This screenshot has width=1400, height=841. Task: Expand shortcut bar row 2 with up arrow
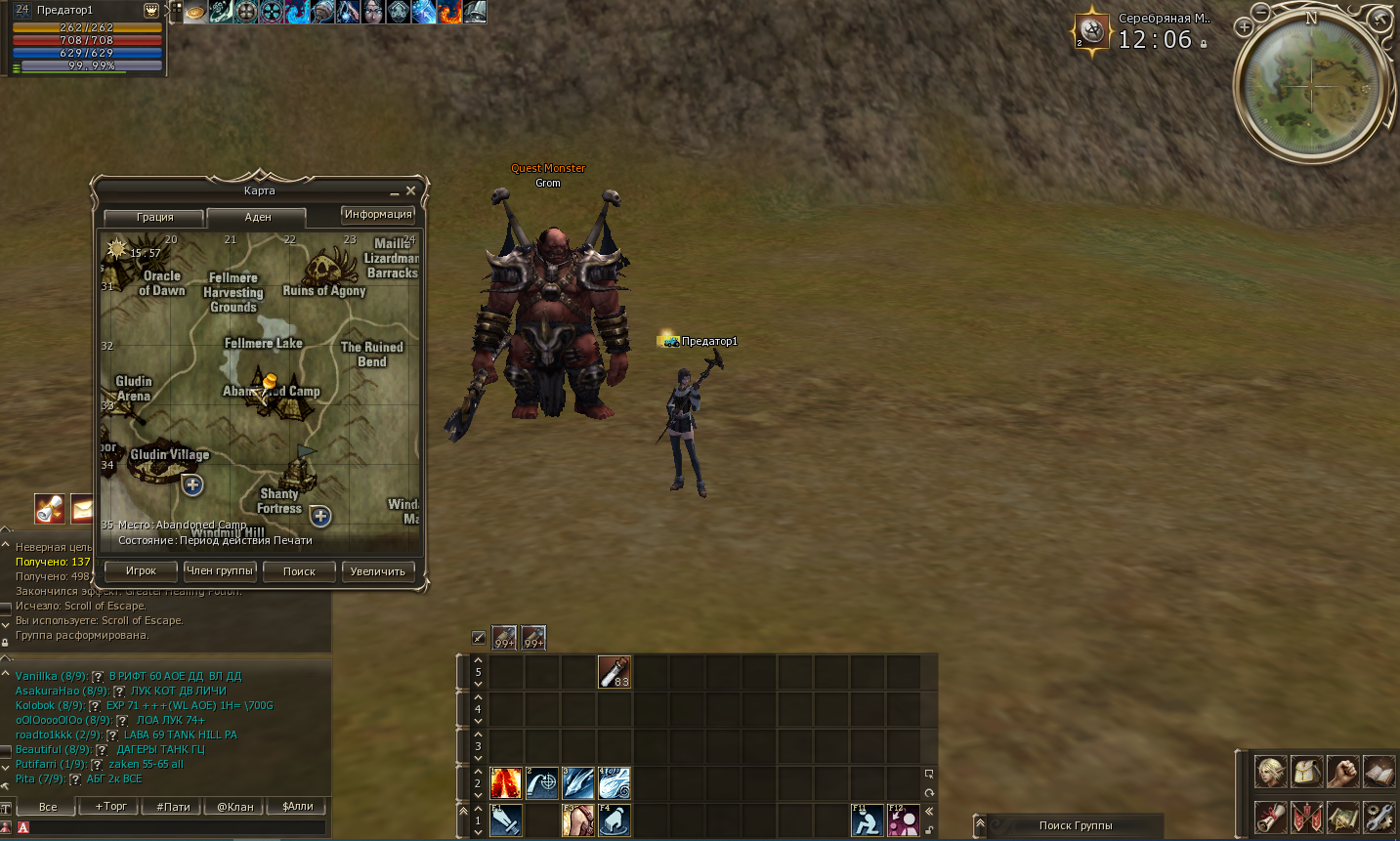click(x=479, y=773)
